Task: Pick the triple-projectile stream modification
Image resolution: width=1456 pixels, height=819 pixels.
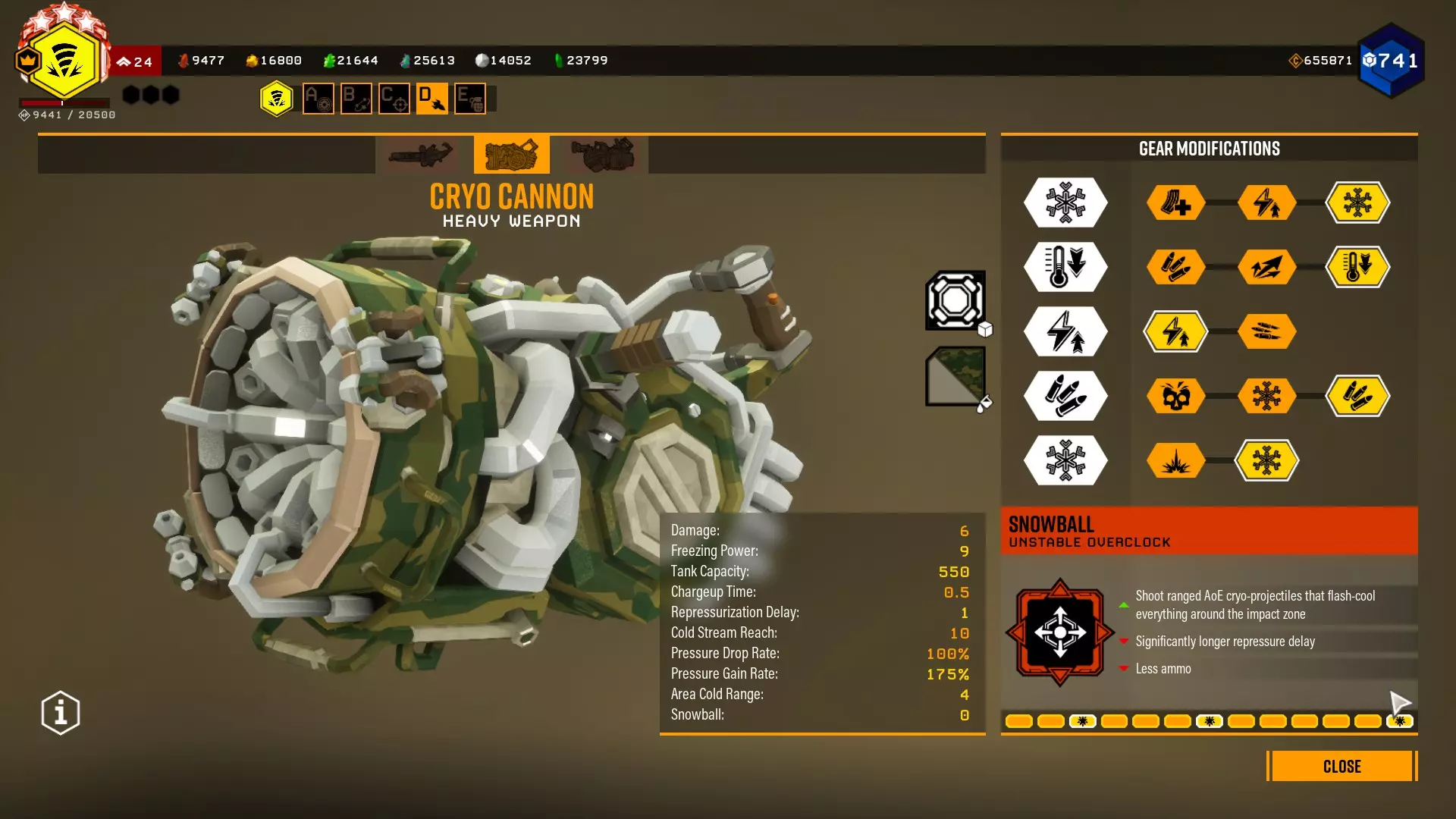Action: [1266, 331]
